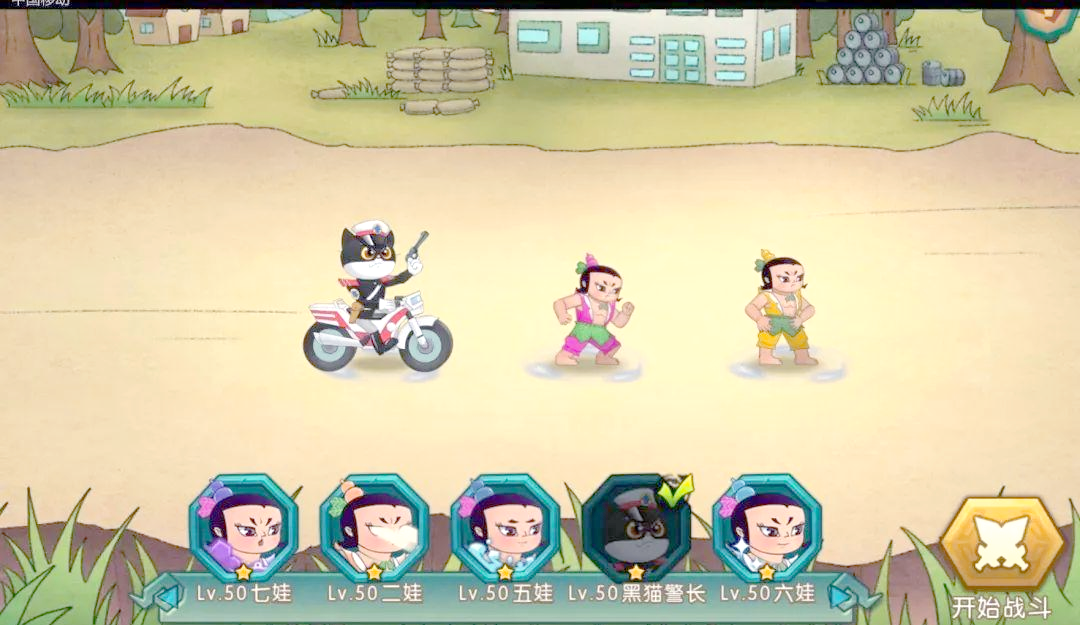The width and height of the screenshot is (1080, 625).
Task: Pick the 五娃 hero portrait
Action: (x=505, y=528)
